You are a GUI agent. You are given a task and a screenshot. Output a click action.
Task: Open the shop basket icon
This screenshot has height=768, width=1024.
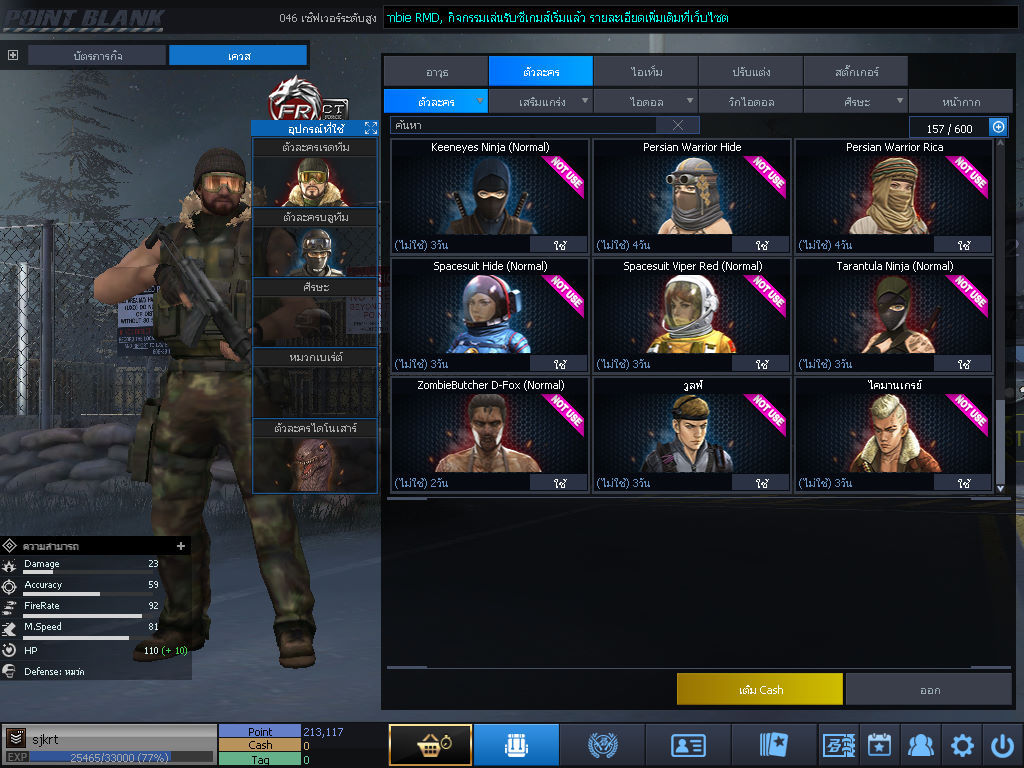click(x=430, y=745)
